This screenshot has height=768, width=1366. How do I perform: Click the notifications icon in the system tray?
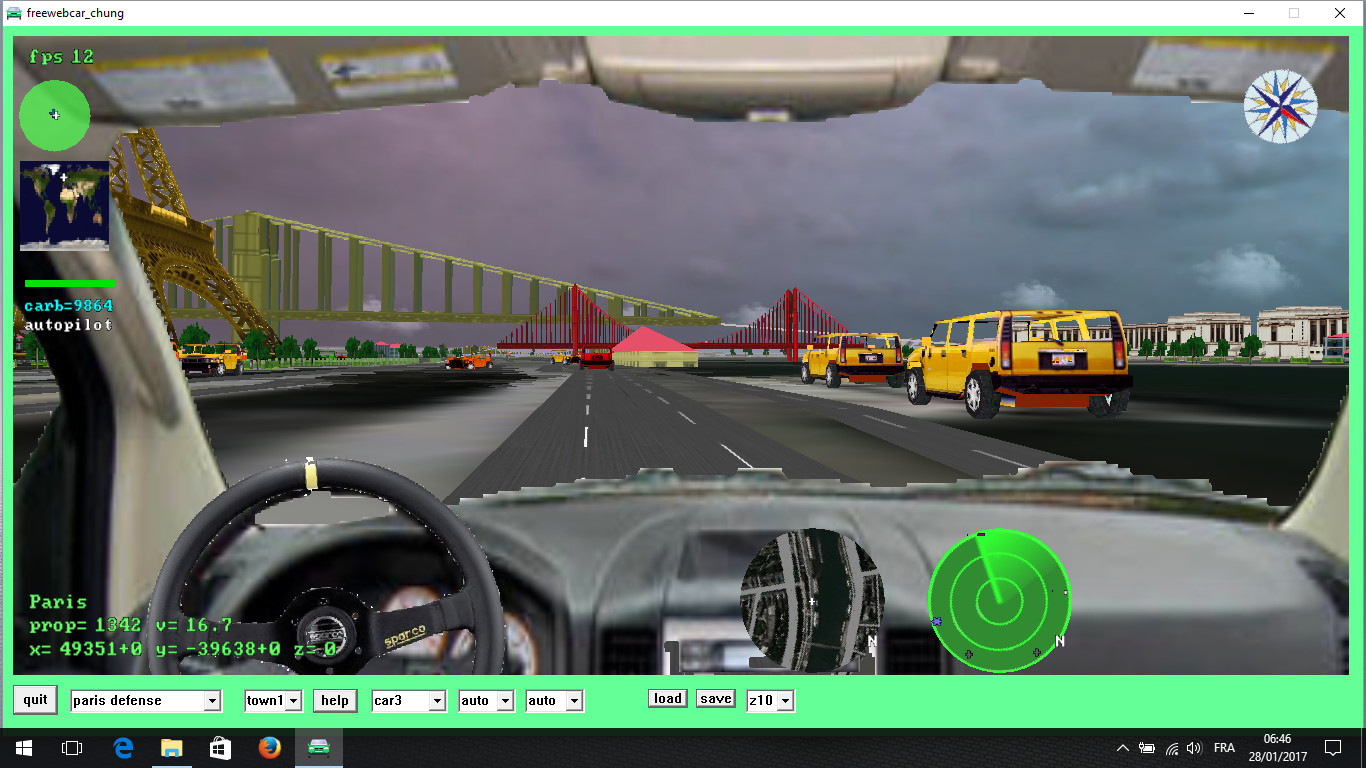click(1334, 747)
